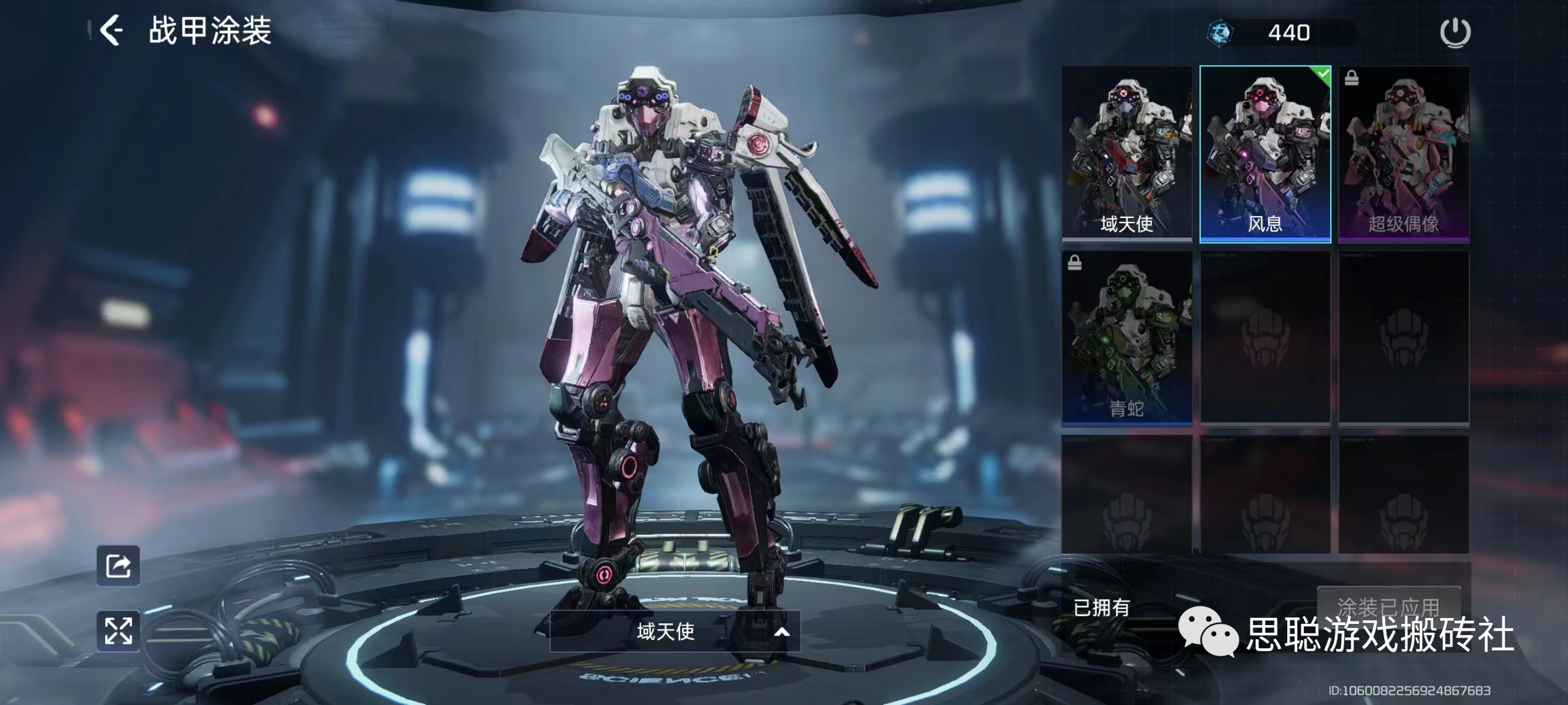Choose the 风息 skin thumbnail
Image resolution: width=1568 pixels, height=705 pixels.
pos(1265,153)
